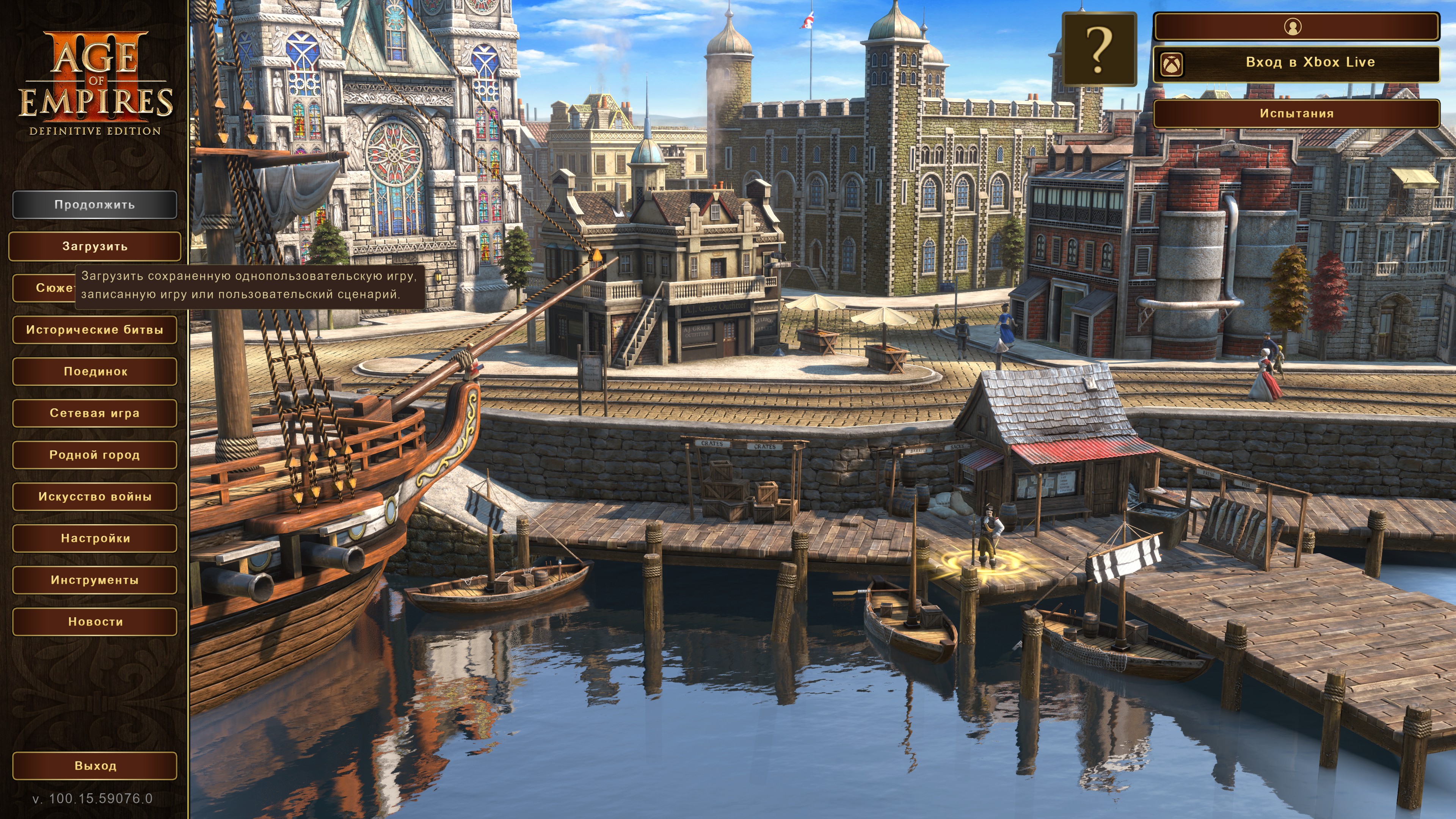The width and height of the screenshot is (1456, 819).
Task: Open the Настройки settings menu
Action: point(94,539)
